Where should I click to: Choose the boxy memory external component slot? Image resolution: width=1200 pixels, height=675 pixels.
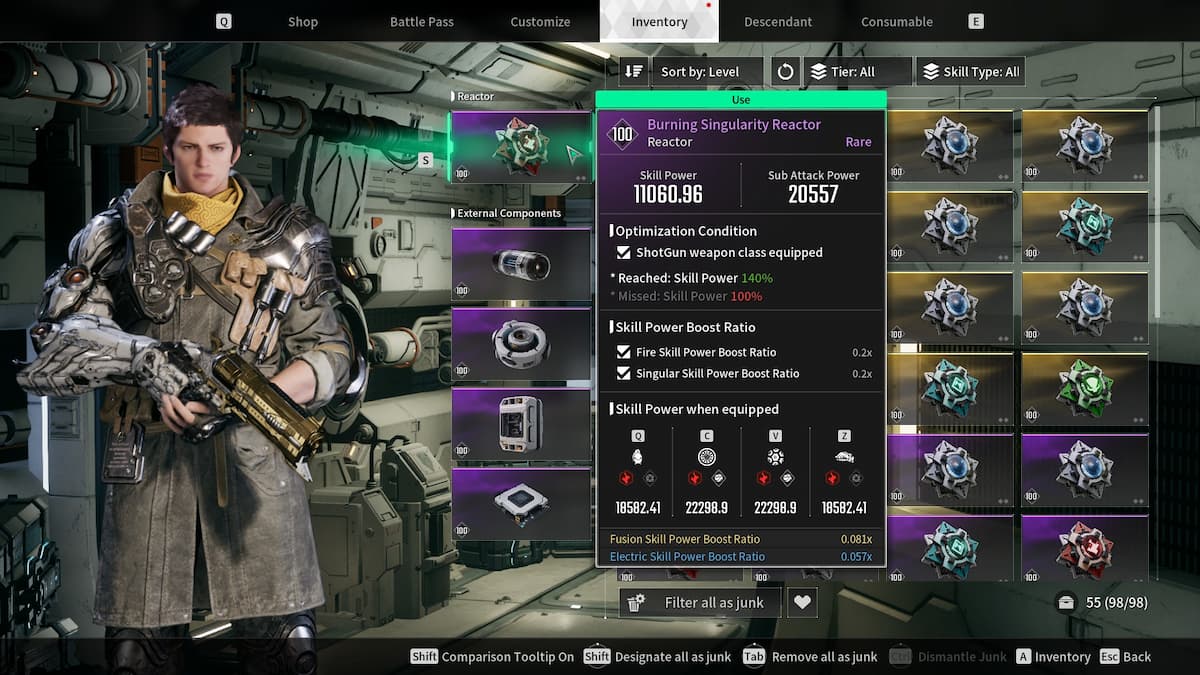pyautogui.click(x=521, y=424)
